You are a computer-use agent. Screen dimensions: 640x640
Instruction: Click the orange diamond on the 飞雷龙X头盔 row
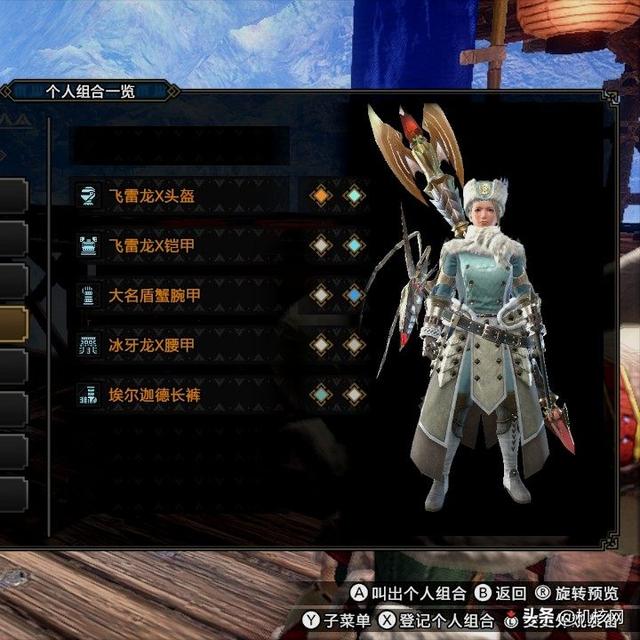pos(321,196)
